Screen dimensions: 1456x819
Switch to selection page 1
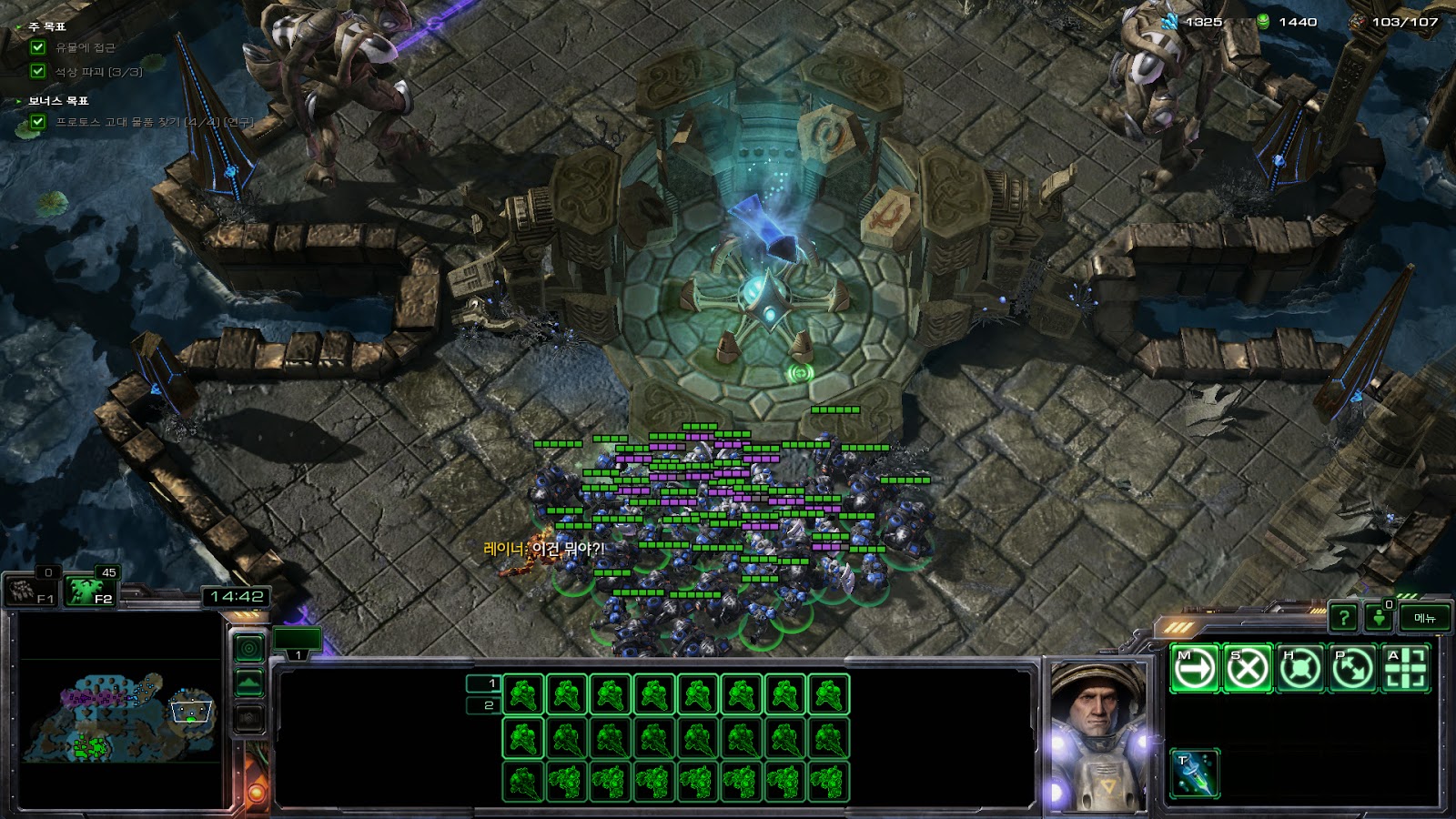point(483,683)
